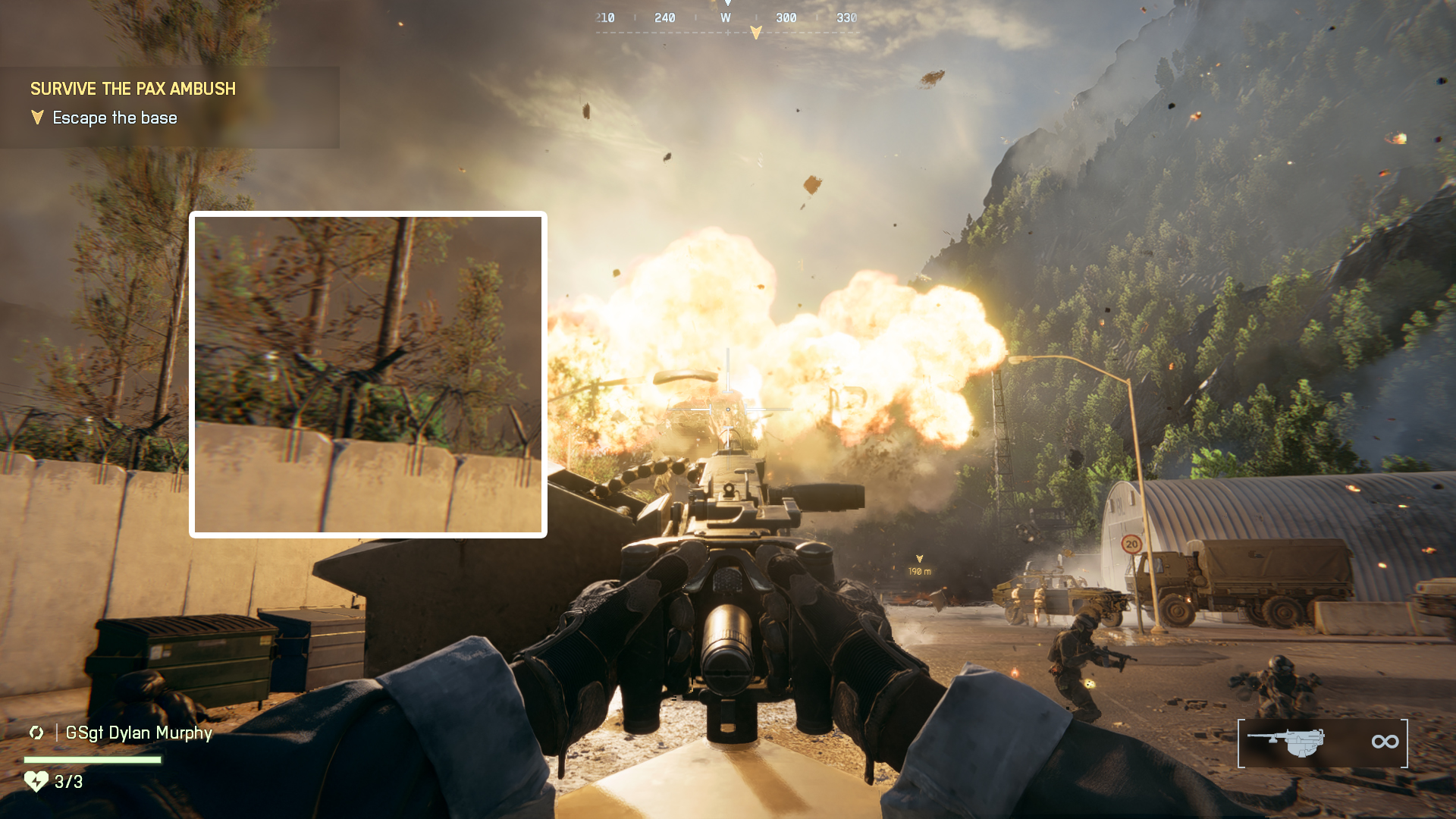Select the 210 heading on the compass strip
Screen dimensions: 1456x819
(603, 17)
